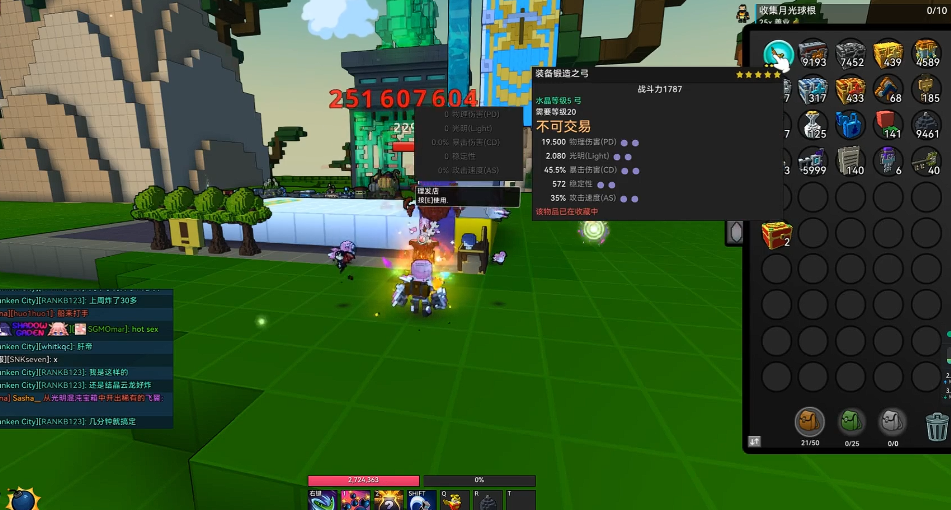Use the mystery pot ability icon

pyautogui.click(x=388, y=501)
